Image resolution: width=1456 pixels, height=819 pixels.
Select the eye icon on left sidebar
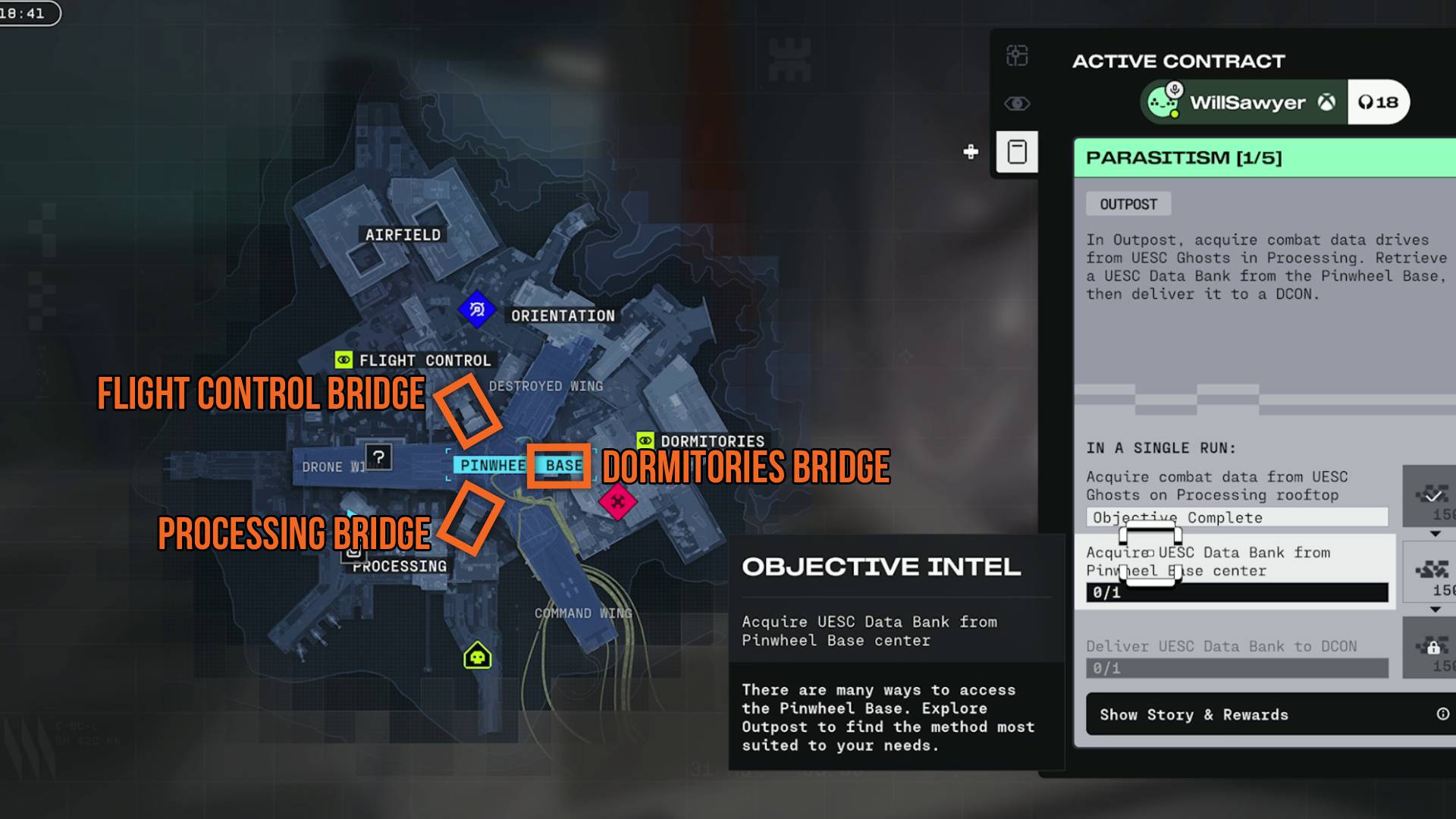click(1017, 104)
